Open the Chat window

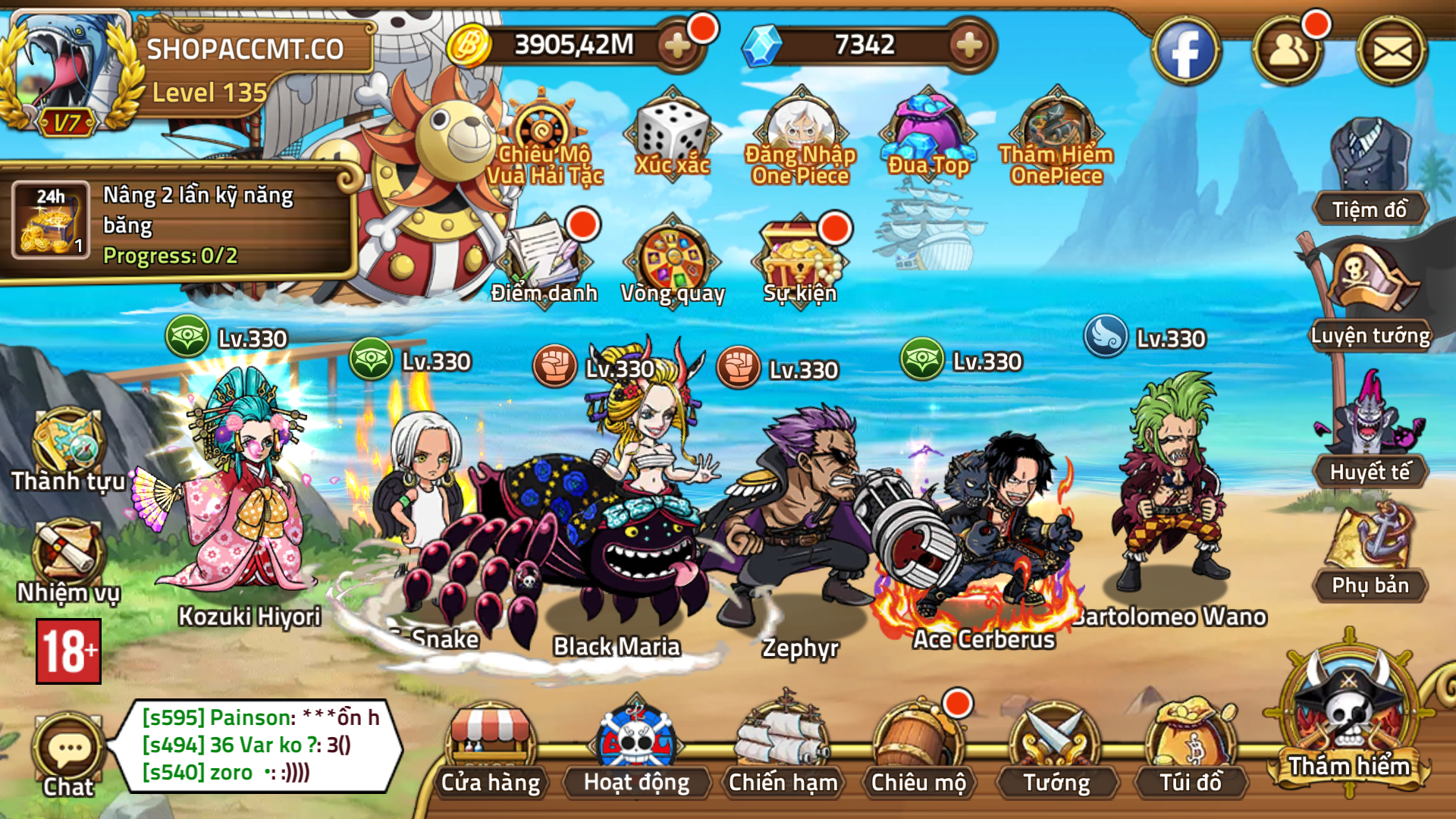67,751
